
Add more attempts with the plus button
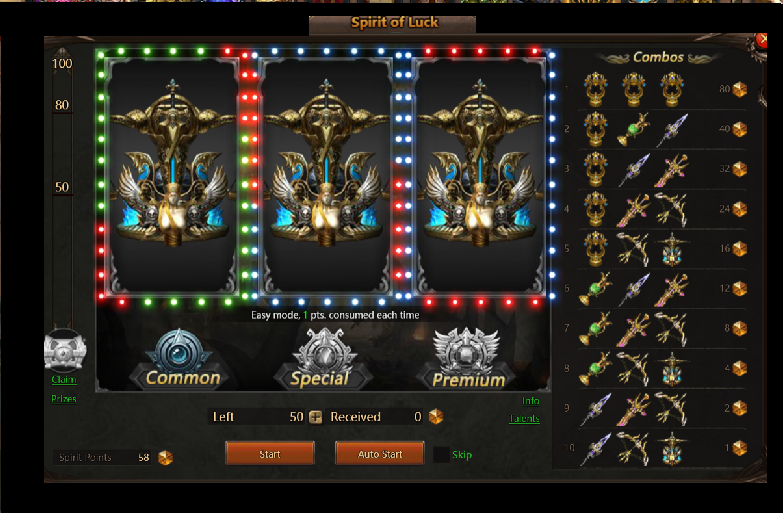[x=315, y=417]
